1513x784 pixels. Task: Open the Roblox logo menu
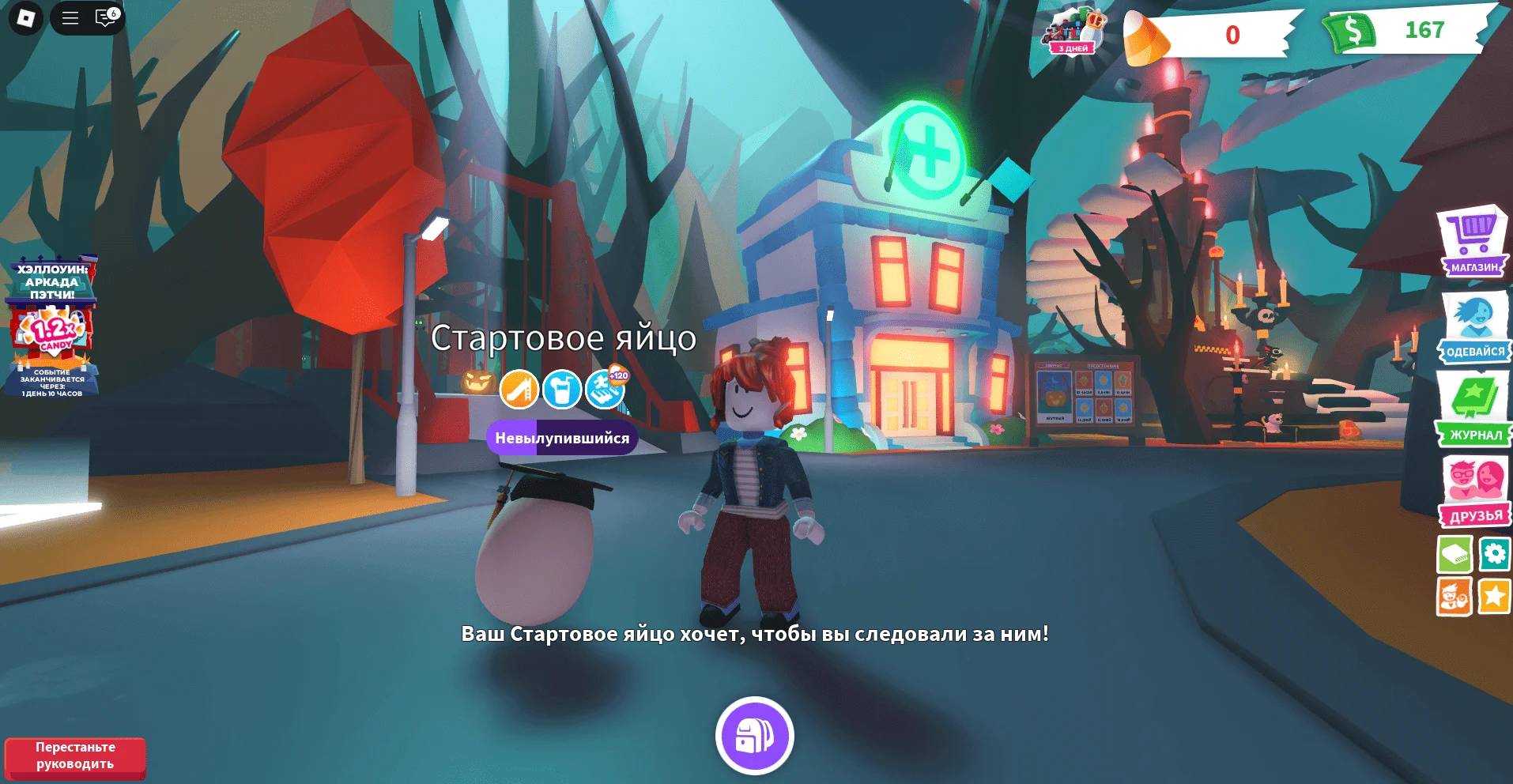[x=26, y=17]
